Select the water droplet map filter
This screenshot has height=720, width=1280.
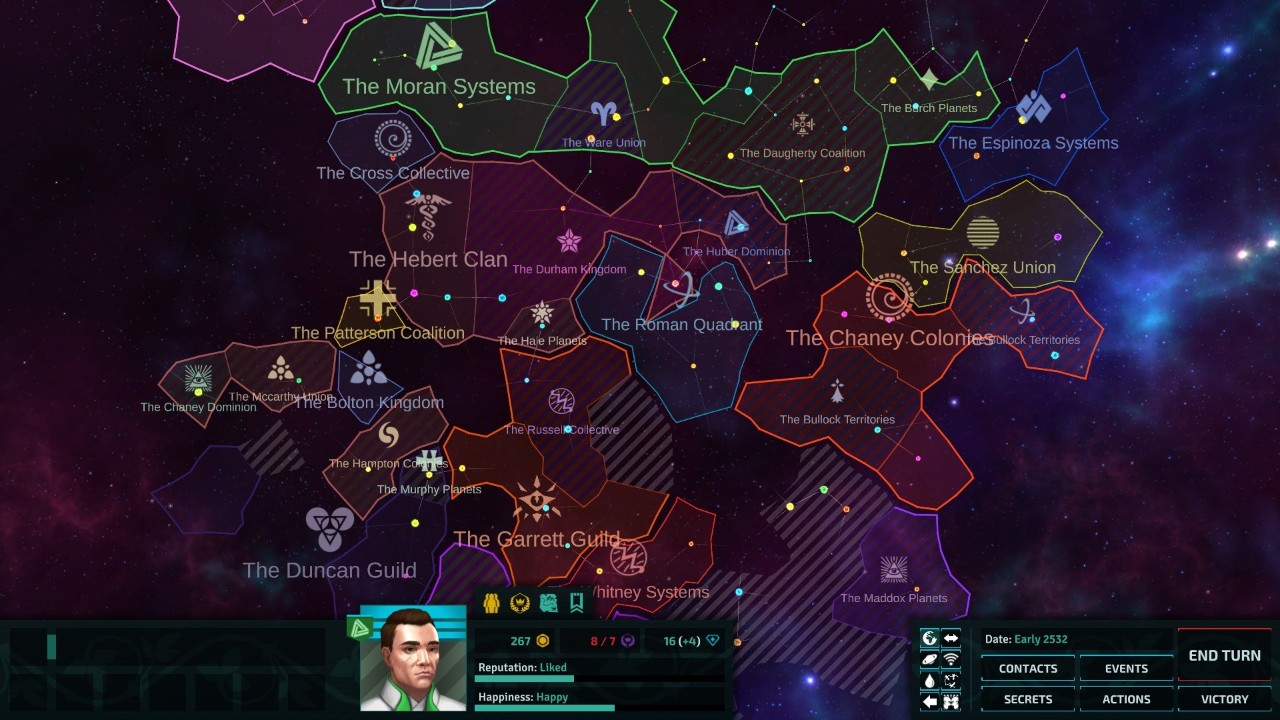[x=930, y=680]
